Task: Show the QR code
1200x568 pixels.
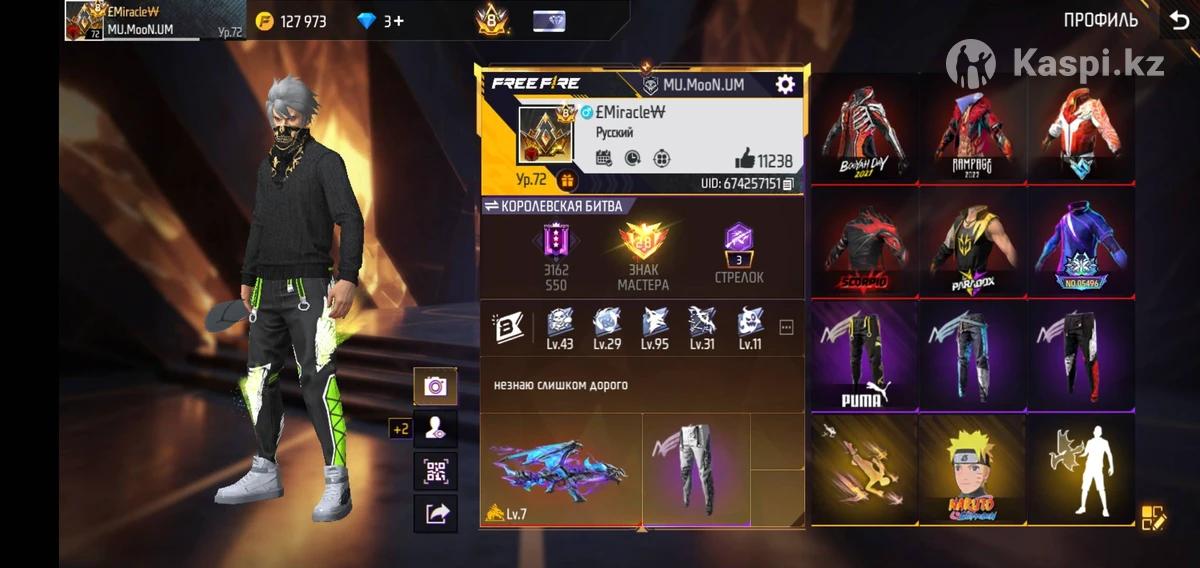Action: tap(436, 470)
